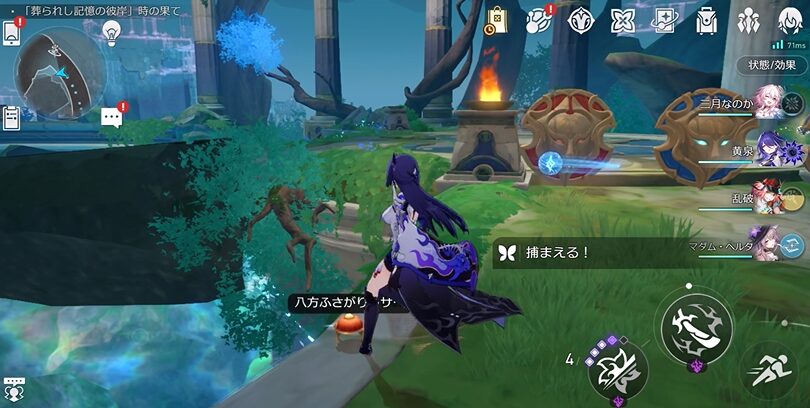
Task: Open the backpack inventory
Action: 707,21
